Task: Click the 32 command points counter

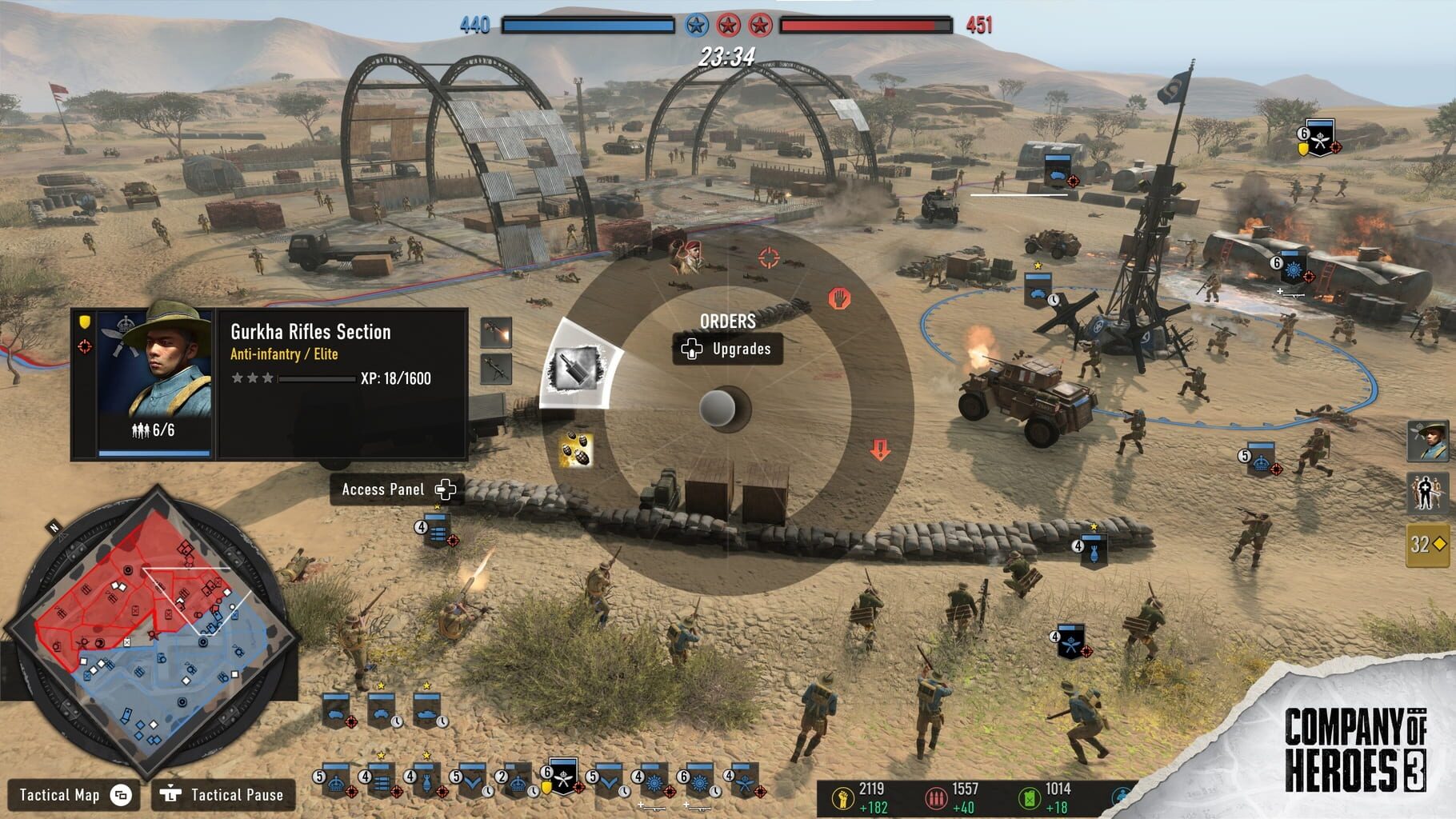Action: click(1426, 545)
